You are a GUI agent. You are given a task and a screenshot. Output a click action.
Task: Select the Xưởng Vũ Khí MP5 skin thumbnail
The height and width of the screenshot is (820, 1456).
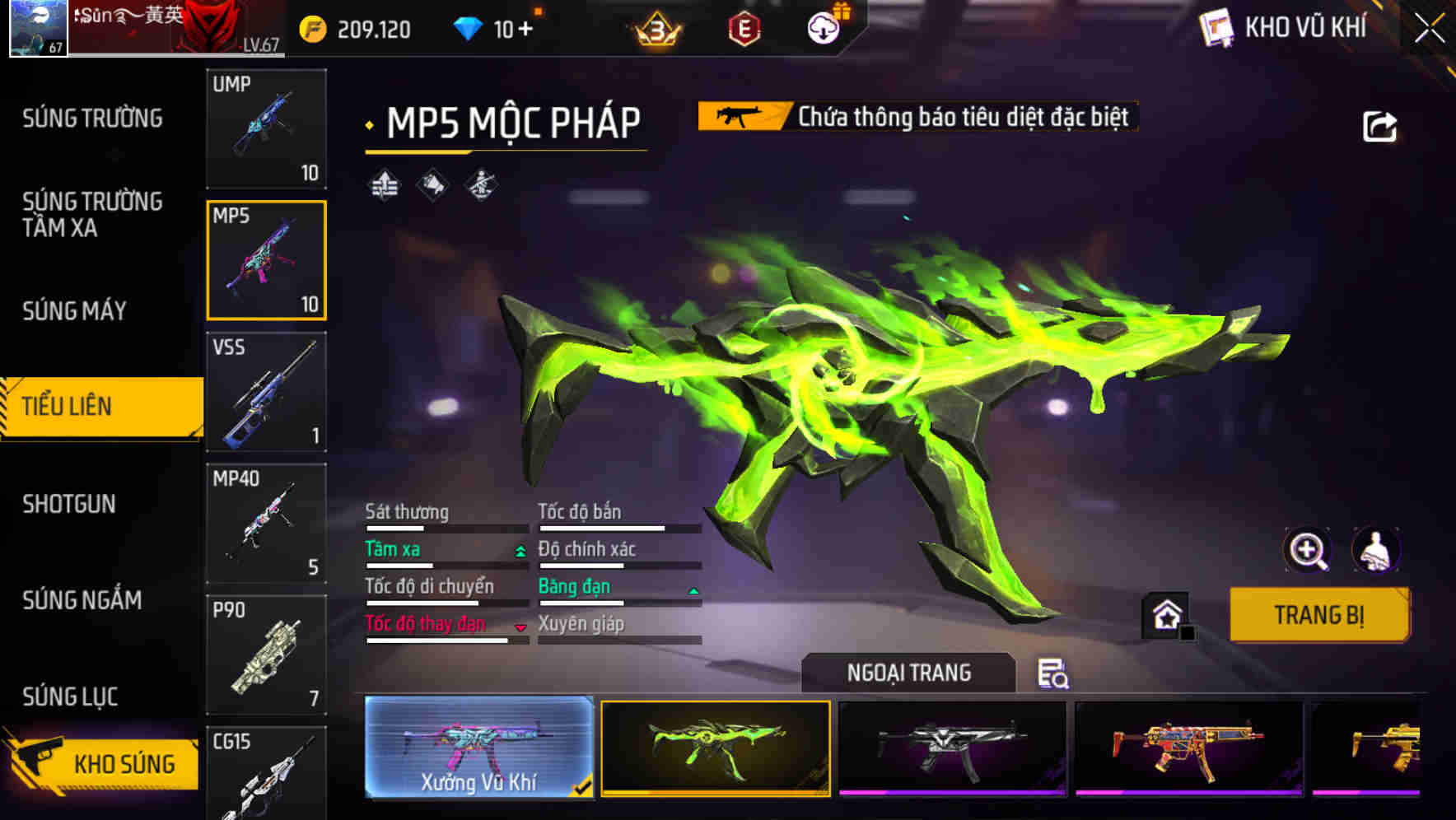[x=476, y=748]
